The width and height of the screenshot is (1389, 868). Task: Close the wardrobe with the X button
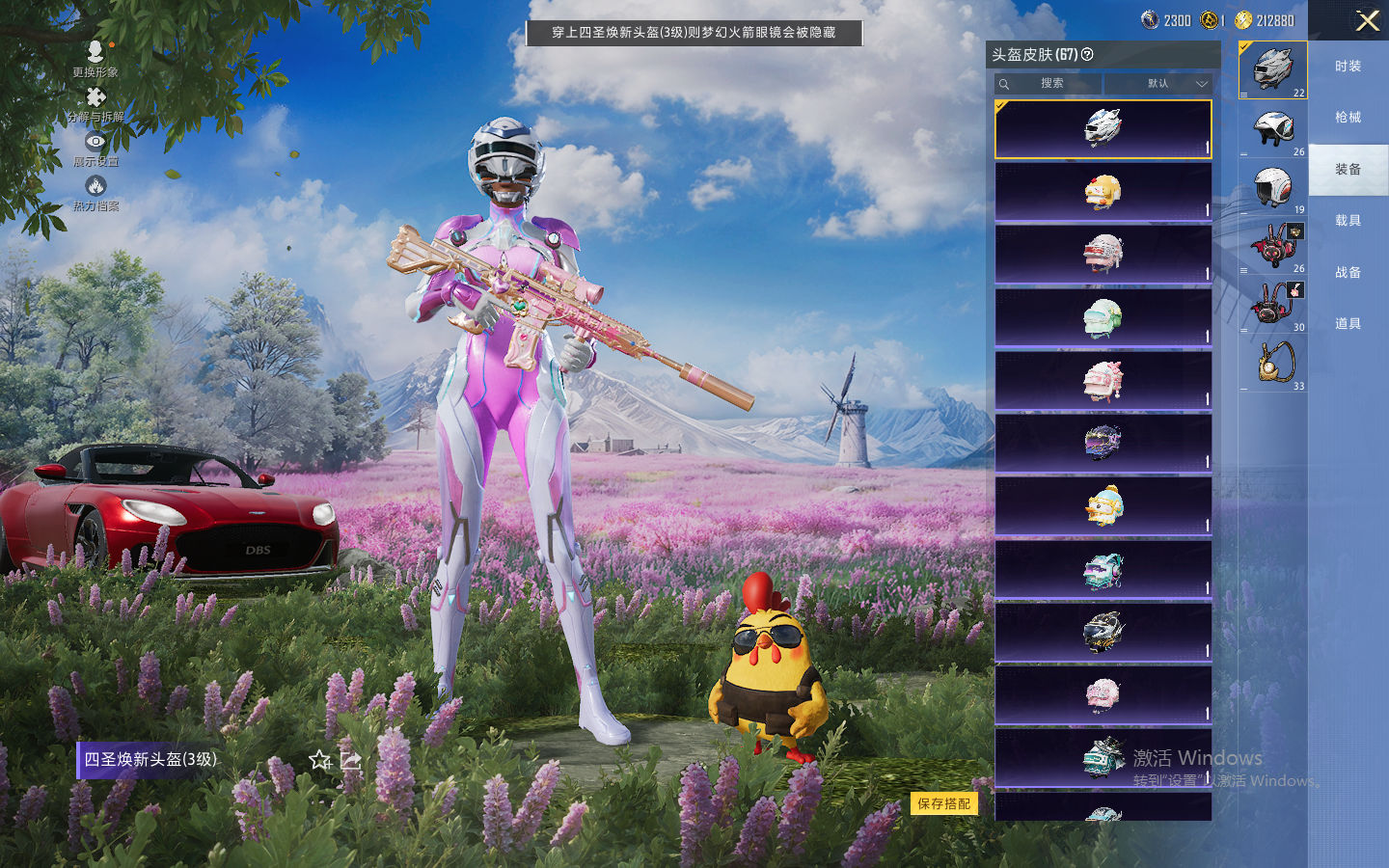point(1367,21)
